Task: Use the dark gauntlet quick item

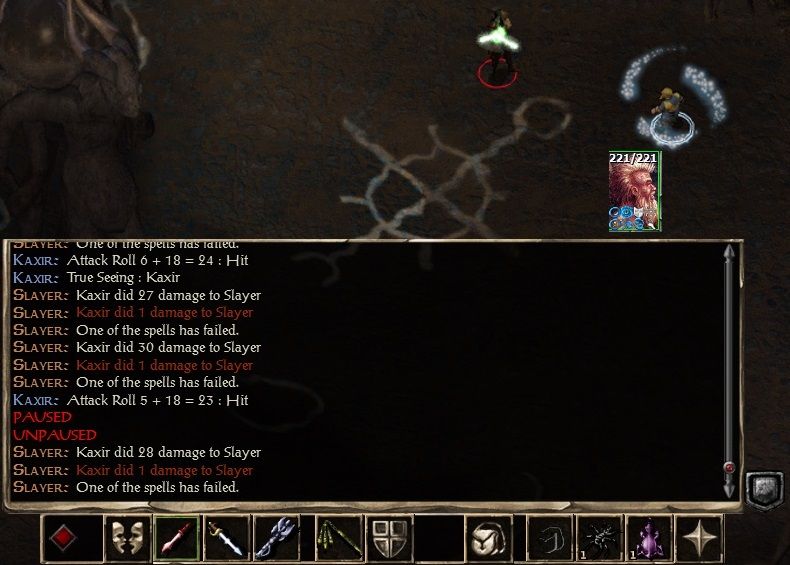Action: point(550,538)
